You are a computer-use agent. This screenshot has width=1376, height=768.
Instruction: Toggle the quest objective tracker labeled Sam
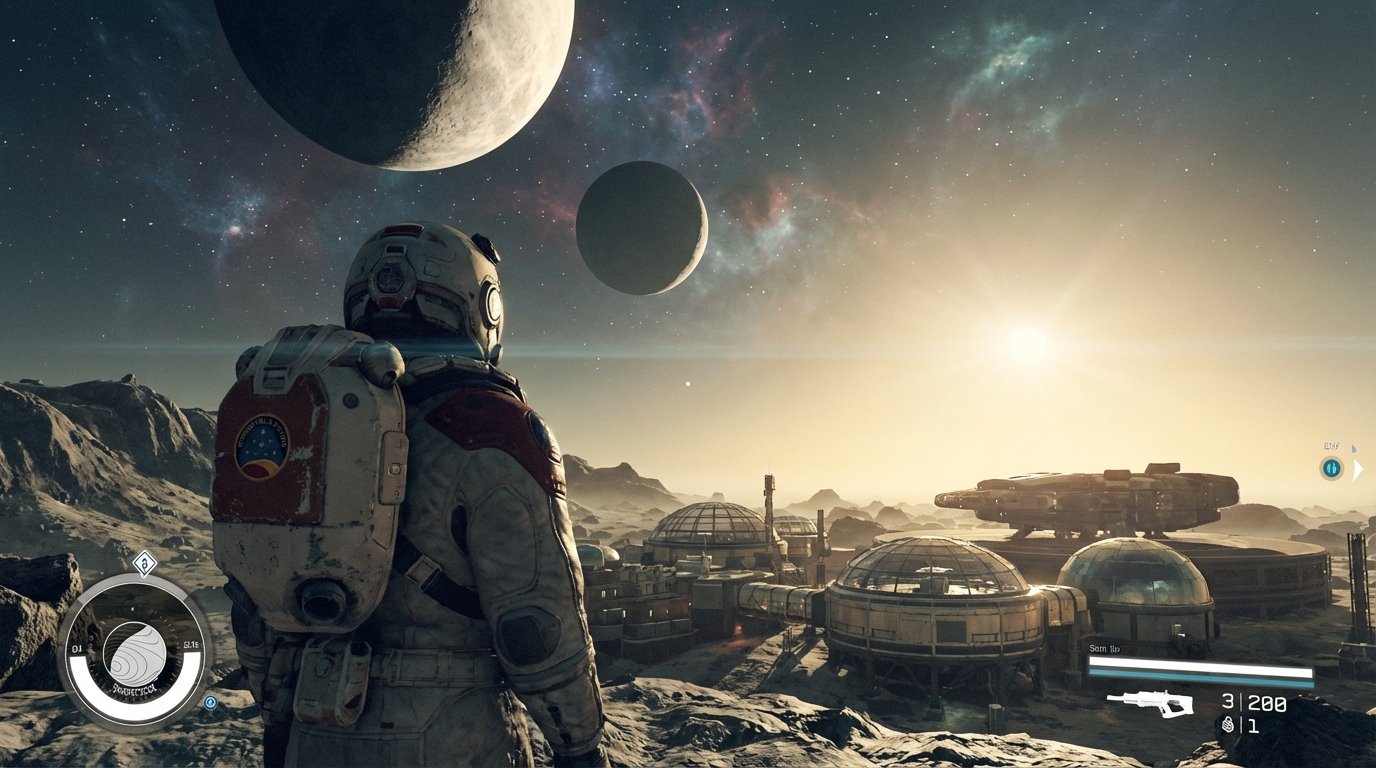coord(1104,649)
